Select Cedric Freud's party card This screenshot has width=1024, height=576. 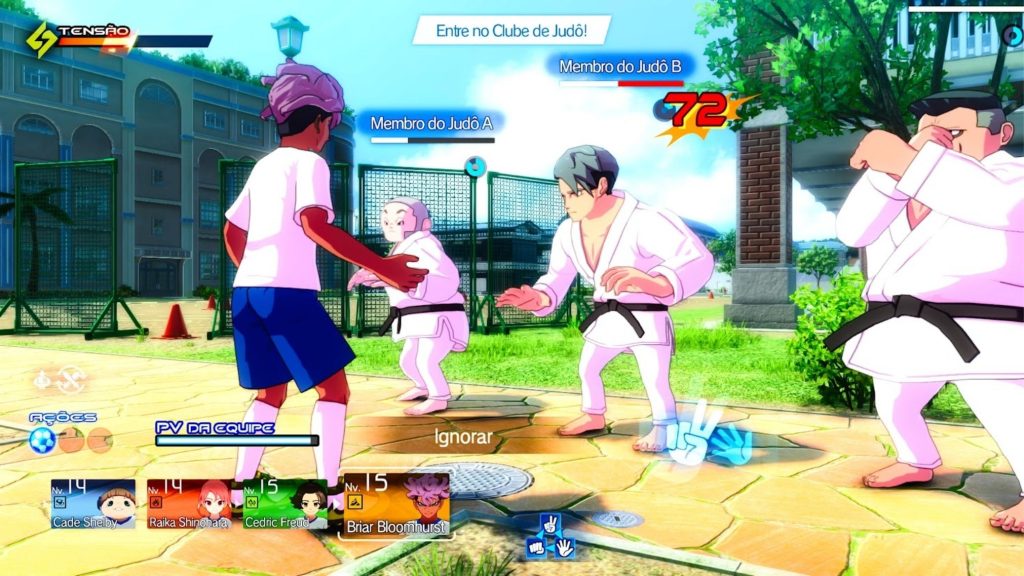[285, 504]
